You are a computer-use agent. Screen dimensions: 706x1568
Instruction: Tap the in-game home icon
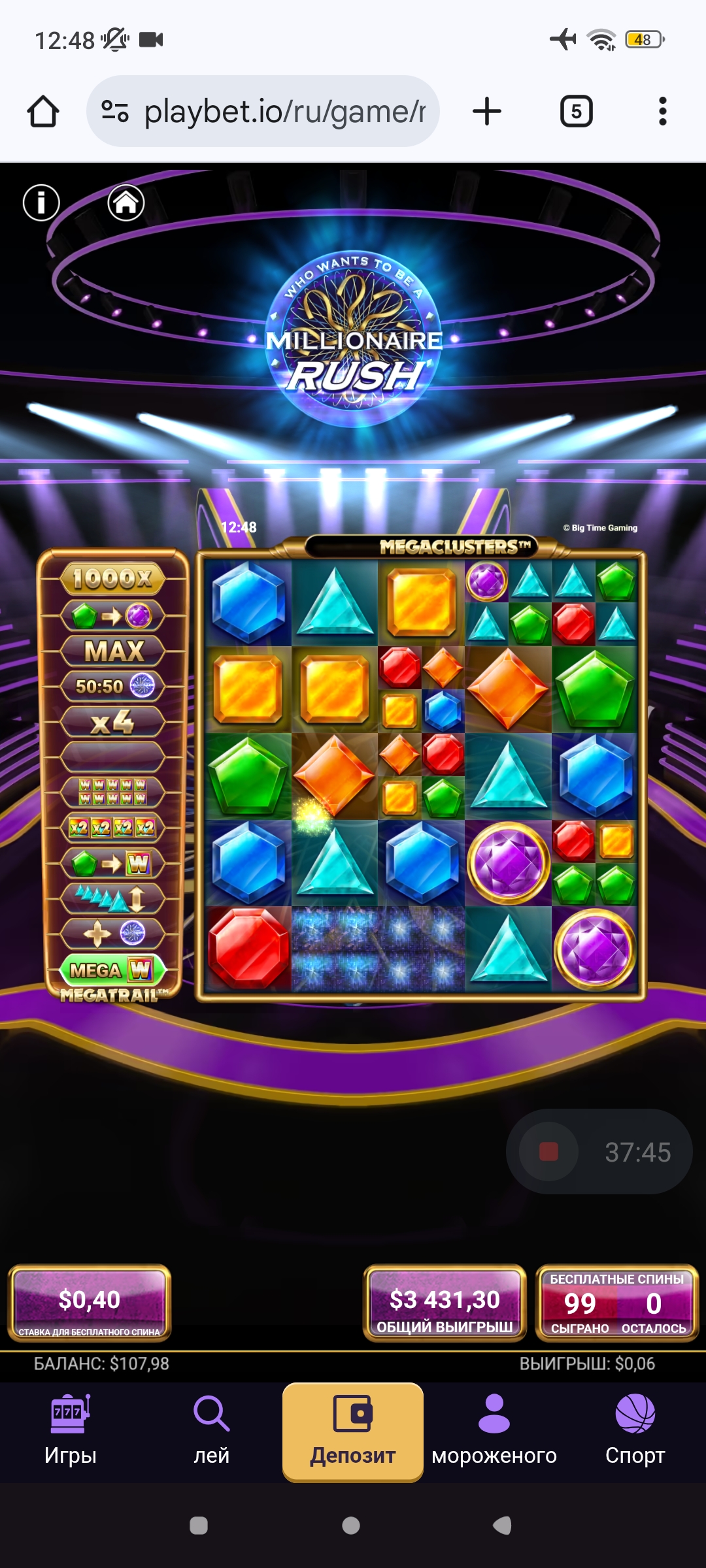click(126, 203)
